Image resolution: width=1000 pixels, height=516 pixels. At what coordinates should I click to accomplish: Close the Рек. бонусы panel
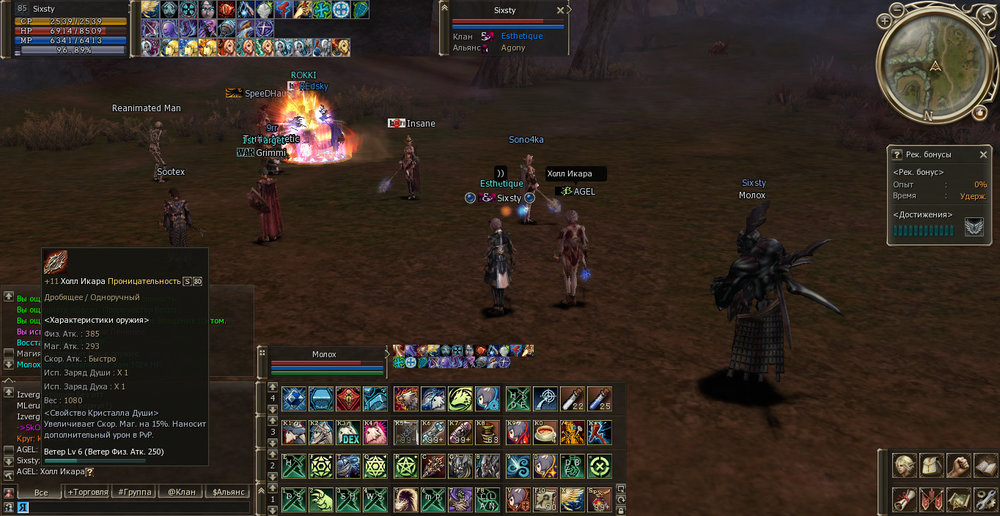[983, 155]
